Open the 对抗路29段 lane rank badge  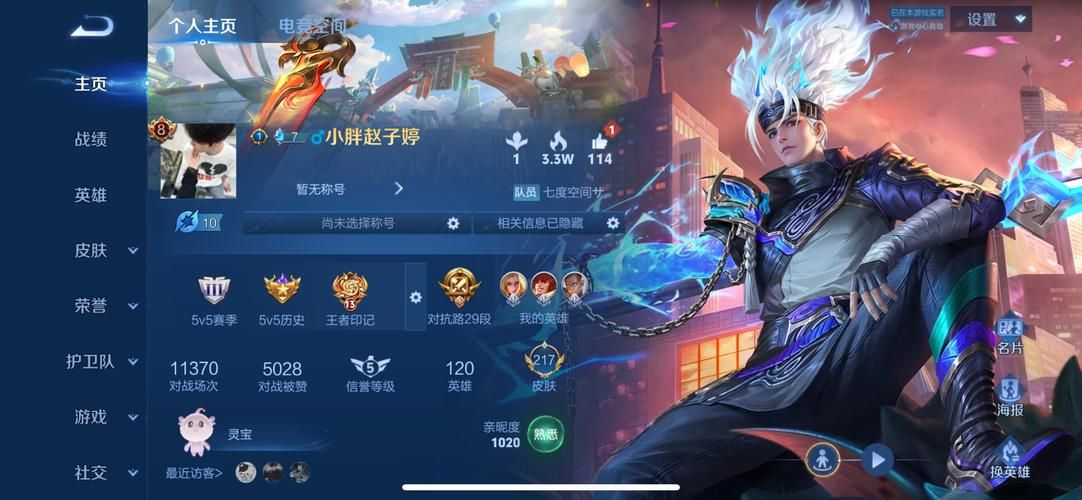coord(459,298)
